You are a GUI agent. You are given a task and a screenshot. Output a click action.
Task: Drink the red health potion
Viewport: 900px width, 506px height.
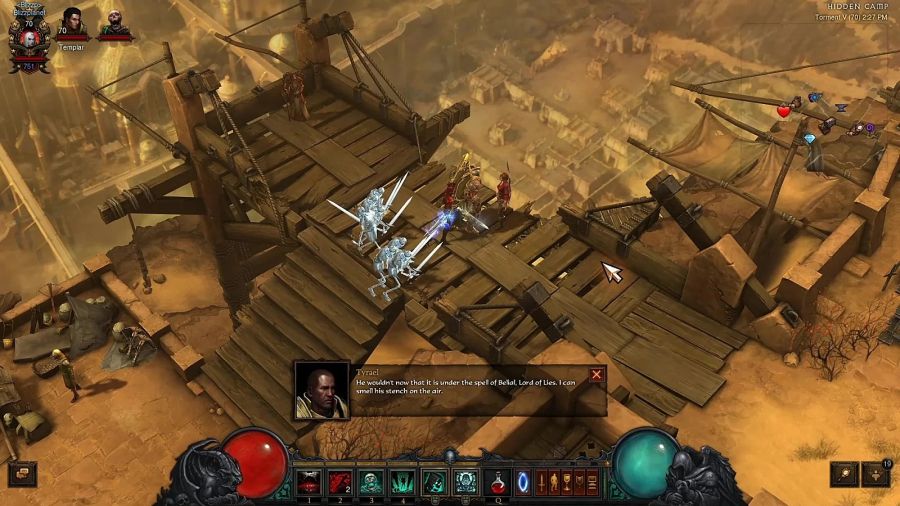click(x=497, y=481)
